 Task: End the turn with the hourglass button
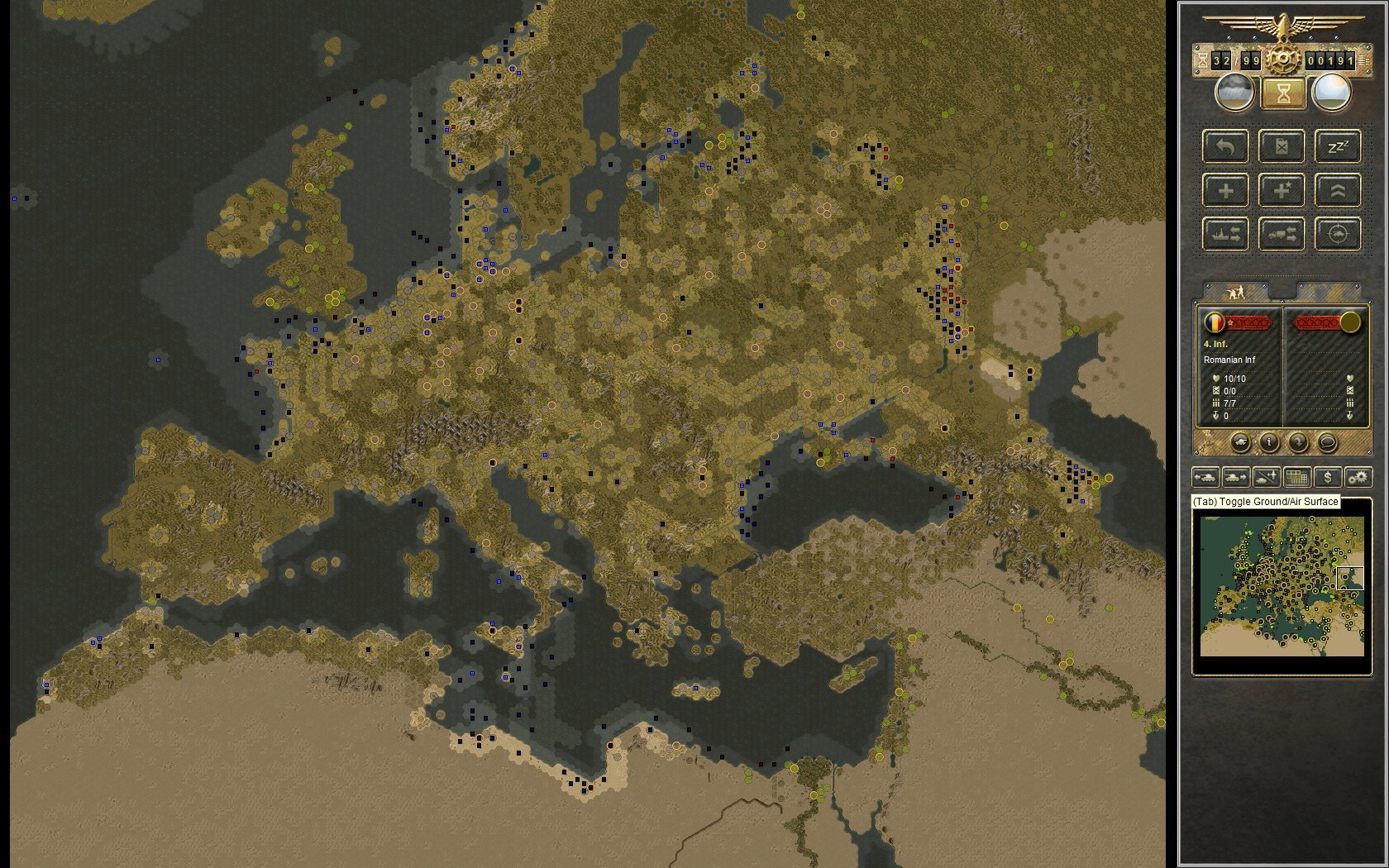(1283, 93)
